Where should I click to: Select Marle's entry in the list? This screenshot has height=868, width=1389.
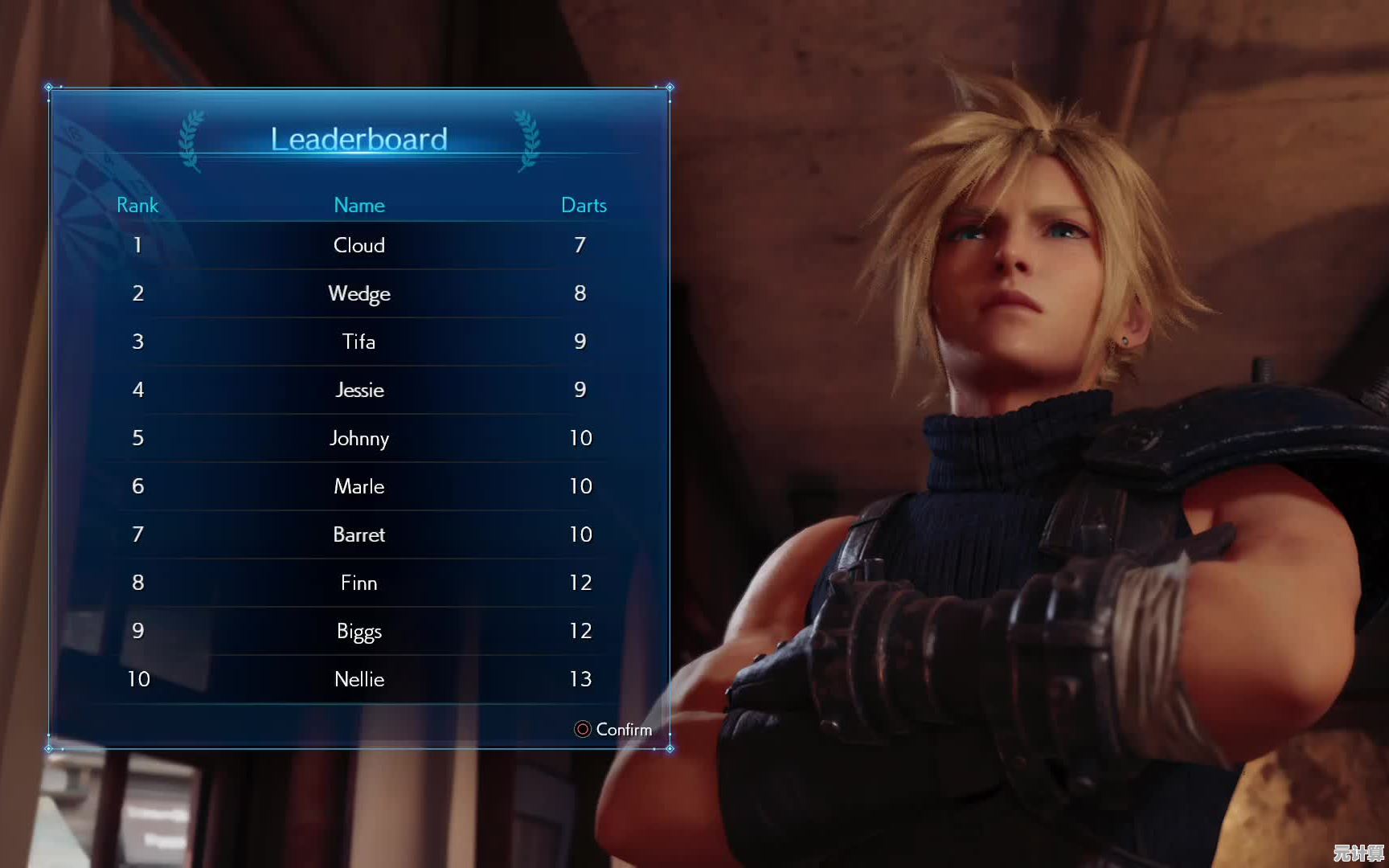[x=359, y=486]
